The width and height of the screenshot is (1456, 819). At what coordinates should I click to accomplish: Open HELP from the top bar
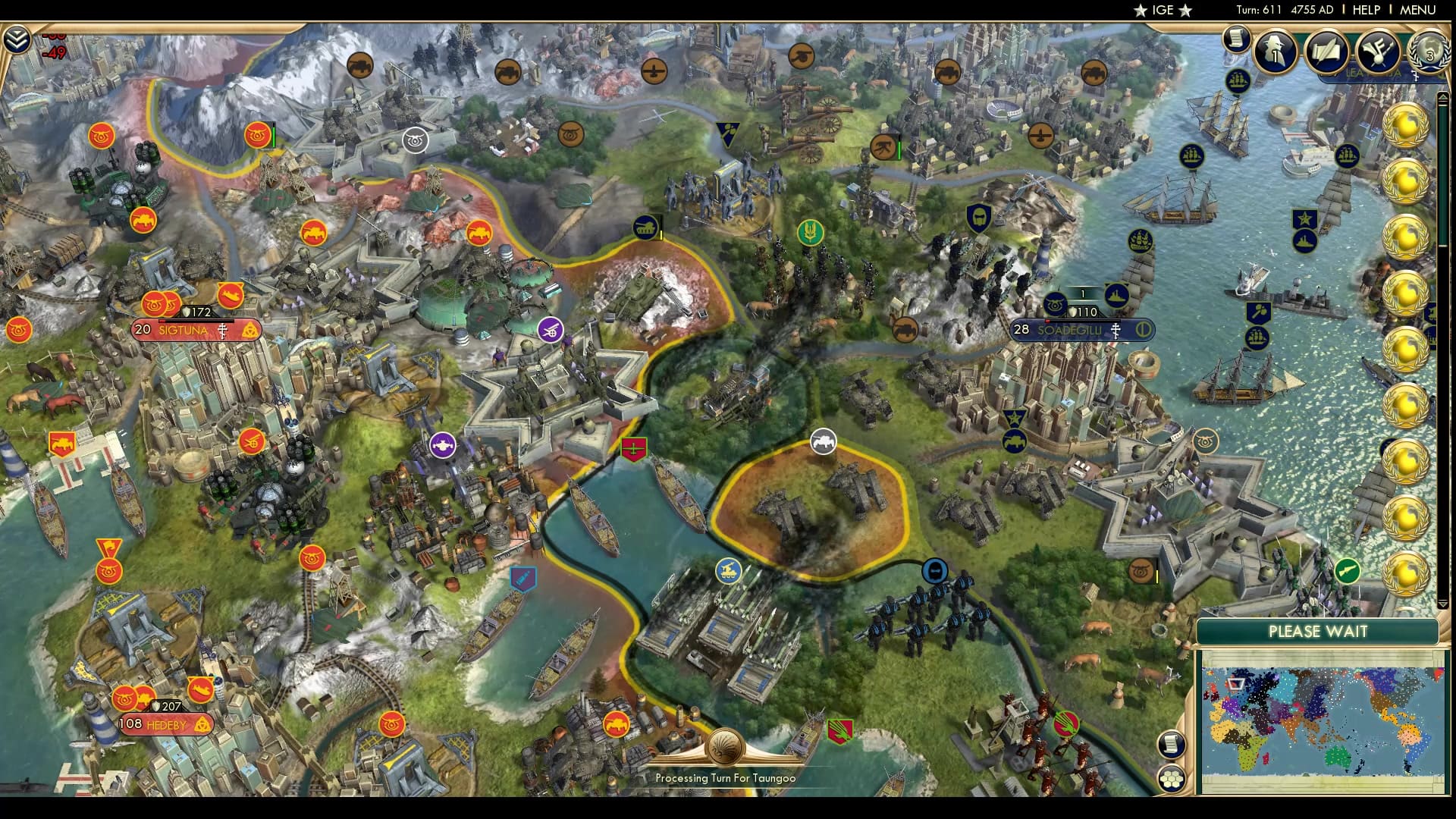pyautogui.click(x=1365, y=11)
